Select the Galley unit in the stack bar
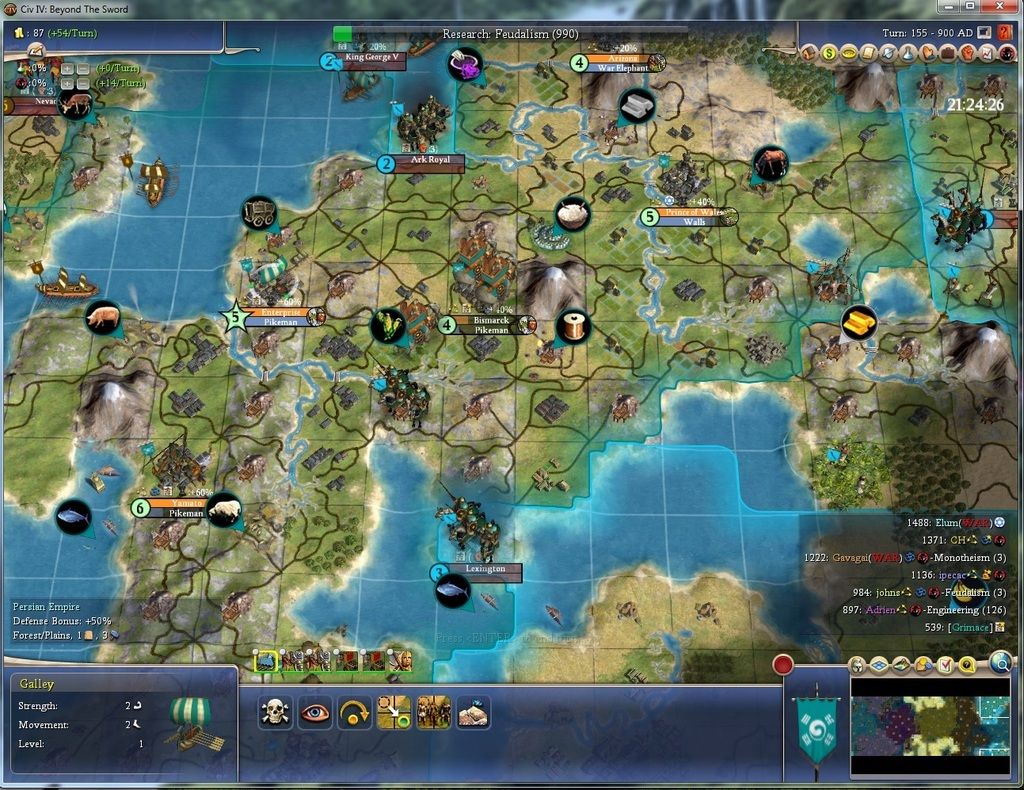The height and width of the screenshot is (790, 1024). [x=266, y=660]
